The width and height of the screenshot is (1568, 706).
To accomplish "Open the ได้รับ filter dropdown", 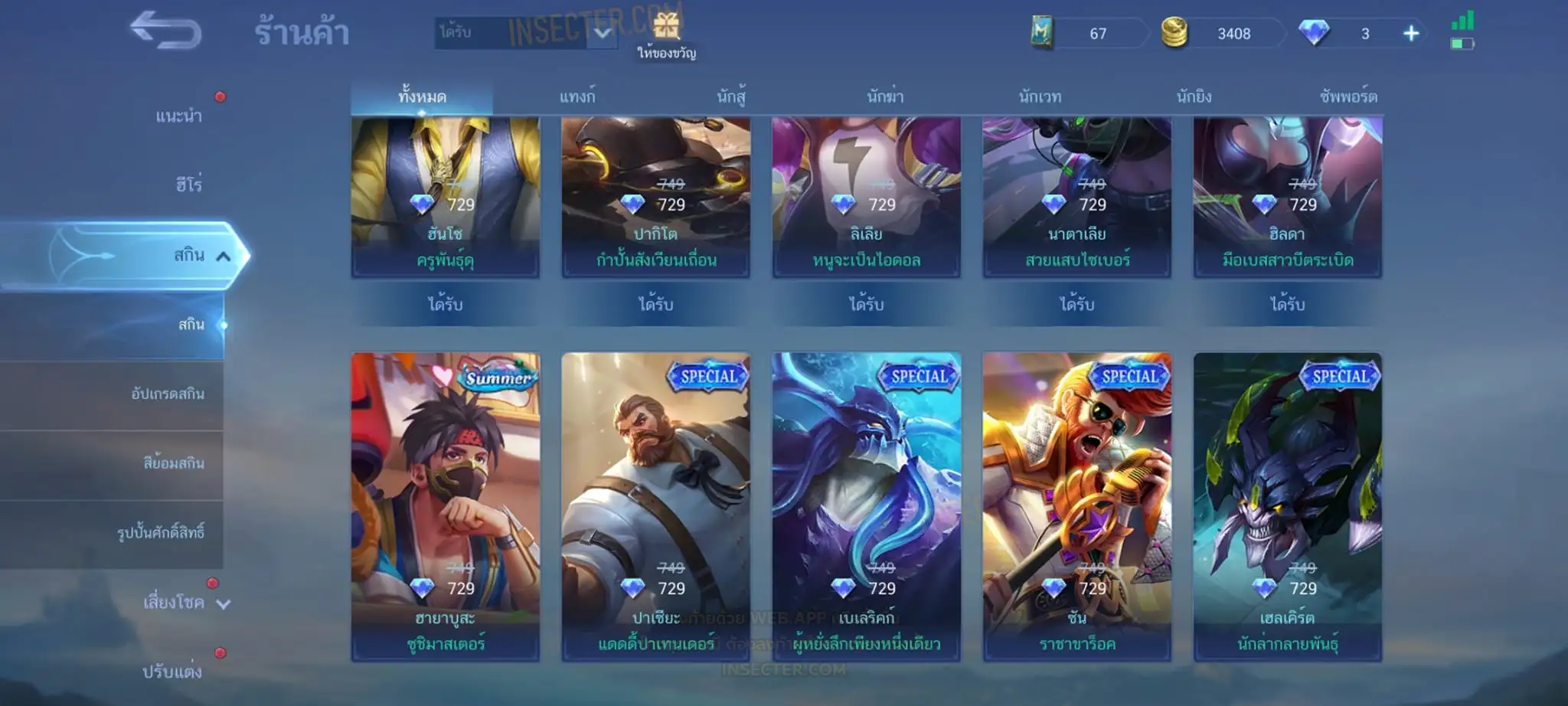I will tap(527, 33).
